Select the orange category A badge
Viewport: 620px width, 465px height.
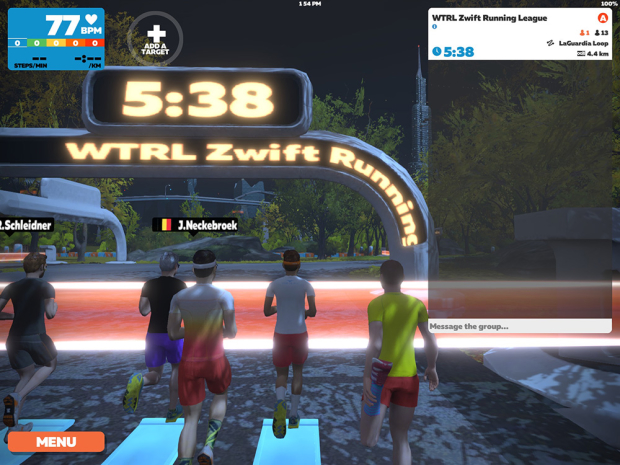(603, 18)
